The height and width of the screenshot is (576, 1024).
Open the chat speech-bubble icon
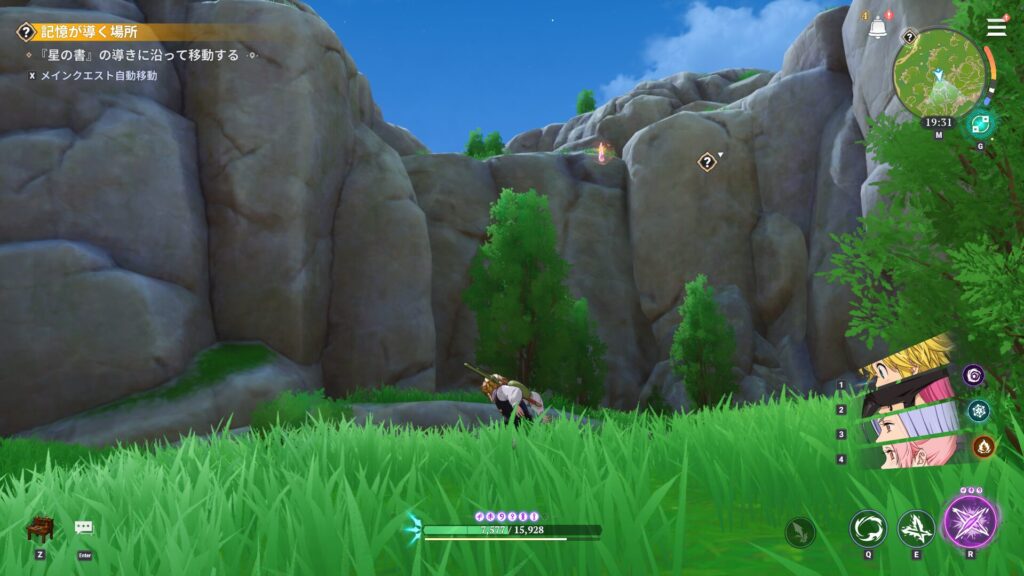point(84,528)
